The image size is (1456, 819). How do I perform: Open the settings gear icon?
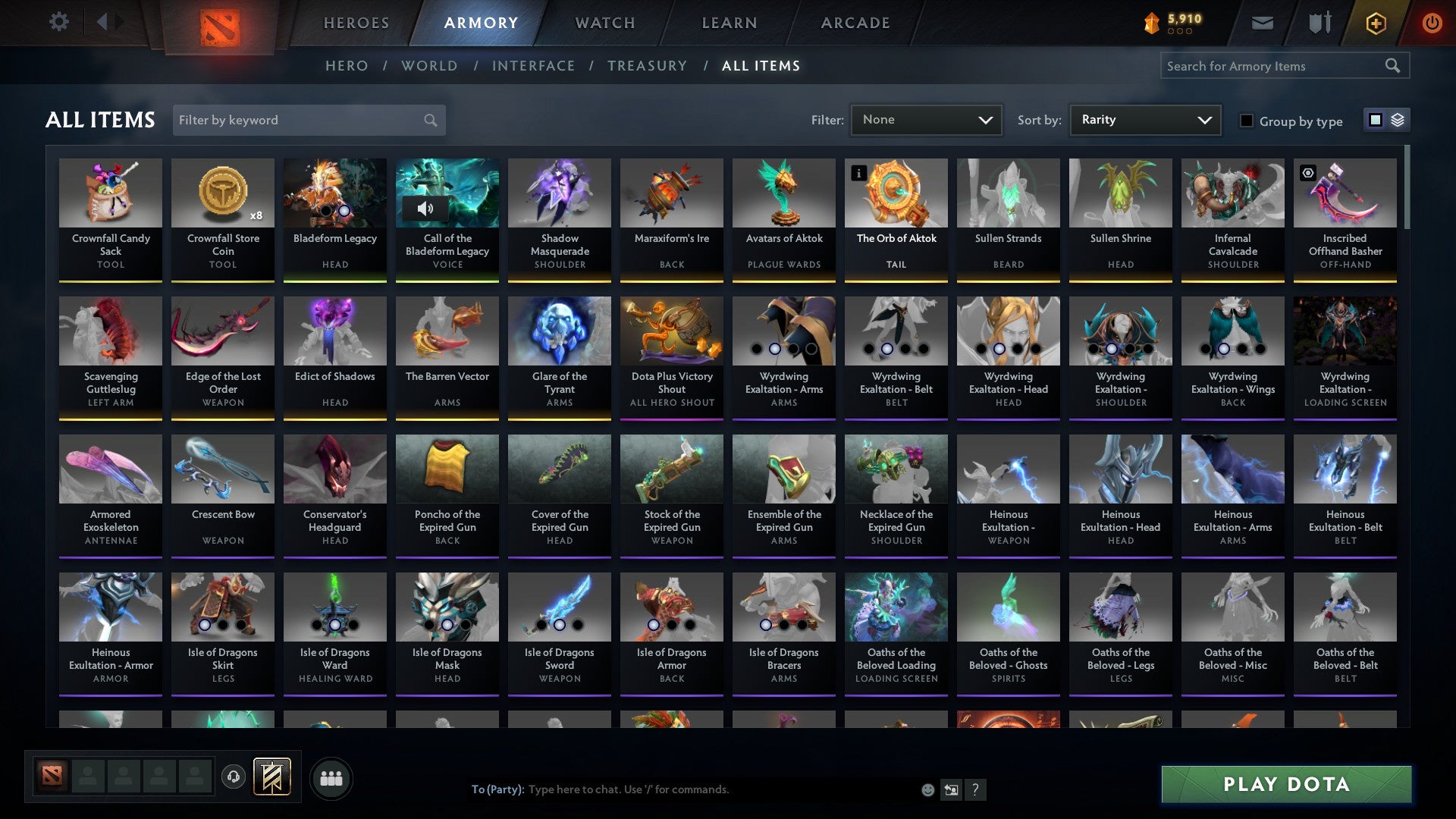pyautogui.click(x=58, y=22)
